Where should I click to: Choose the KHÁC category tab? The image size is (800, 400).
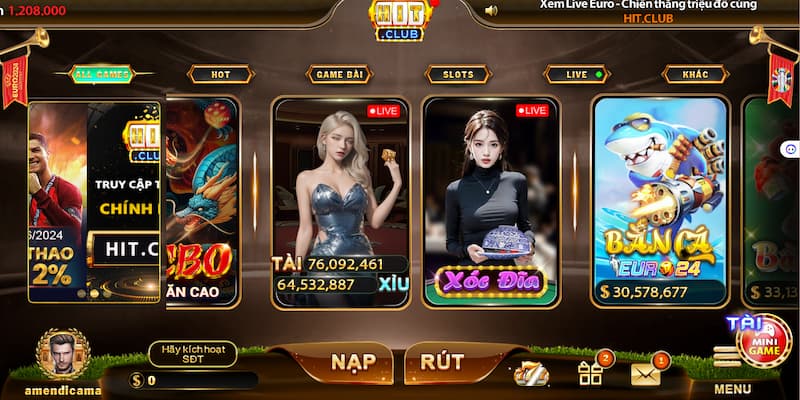(x=695, y=74)
